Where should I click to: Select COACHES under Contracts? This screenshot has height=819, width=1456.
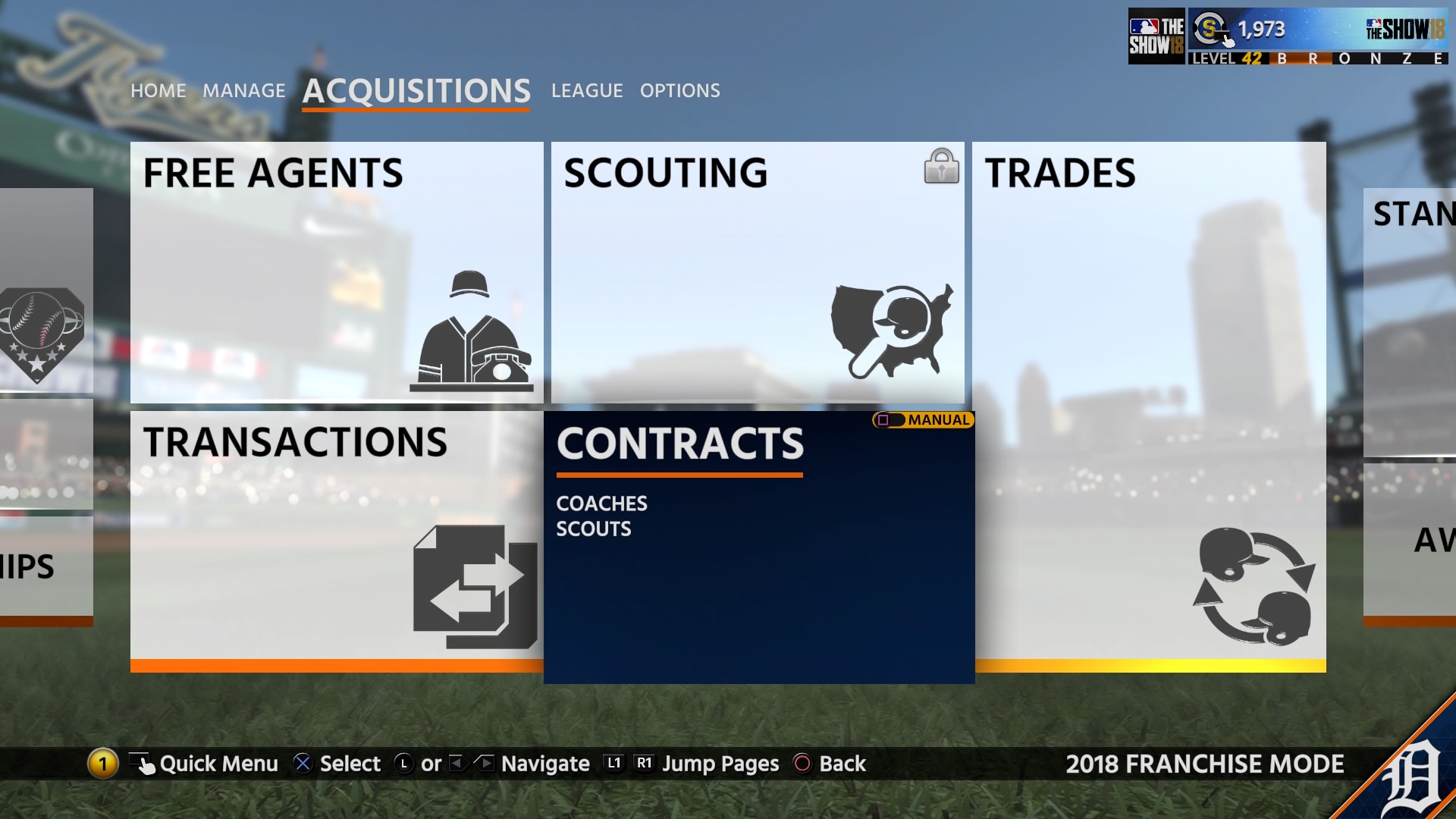point(601,503)
